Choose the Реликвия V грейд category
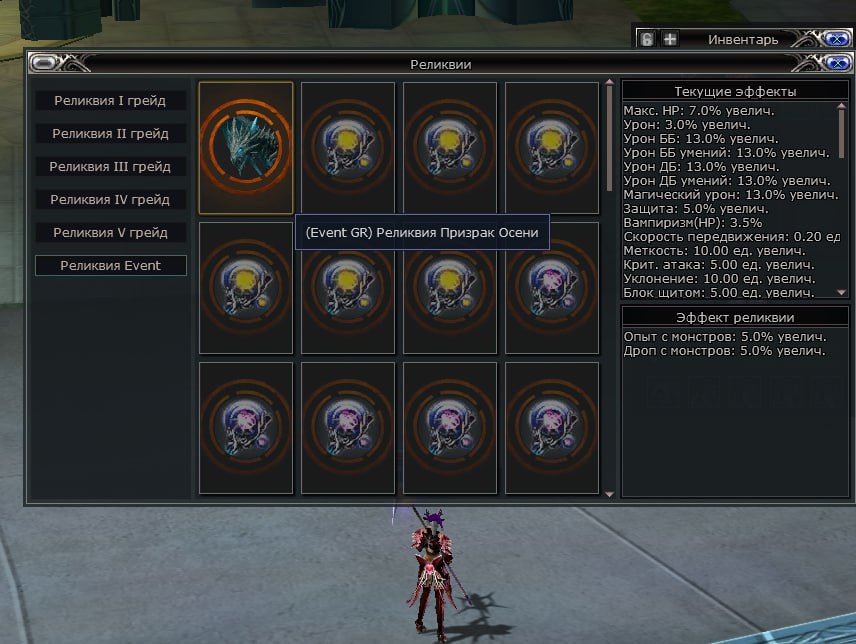856x644 pixels. click(x=110, y=233)
